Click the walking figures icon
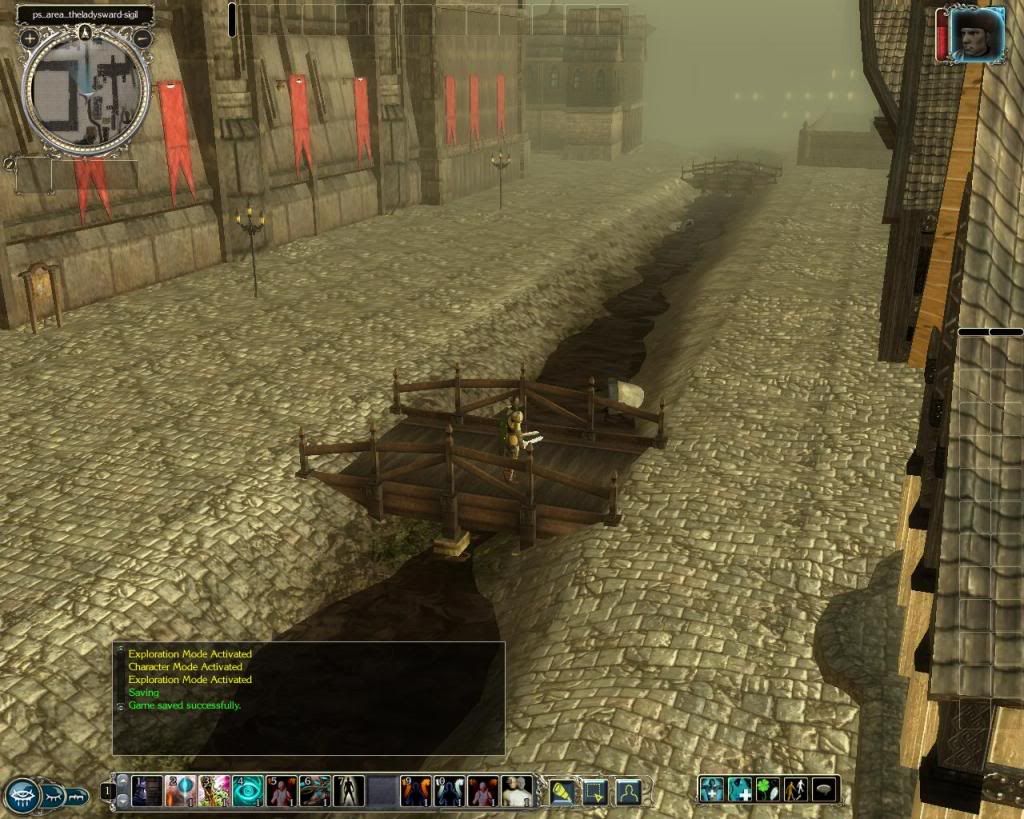Screen dimensions: 1024x819 796,789
